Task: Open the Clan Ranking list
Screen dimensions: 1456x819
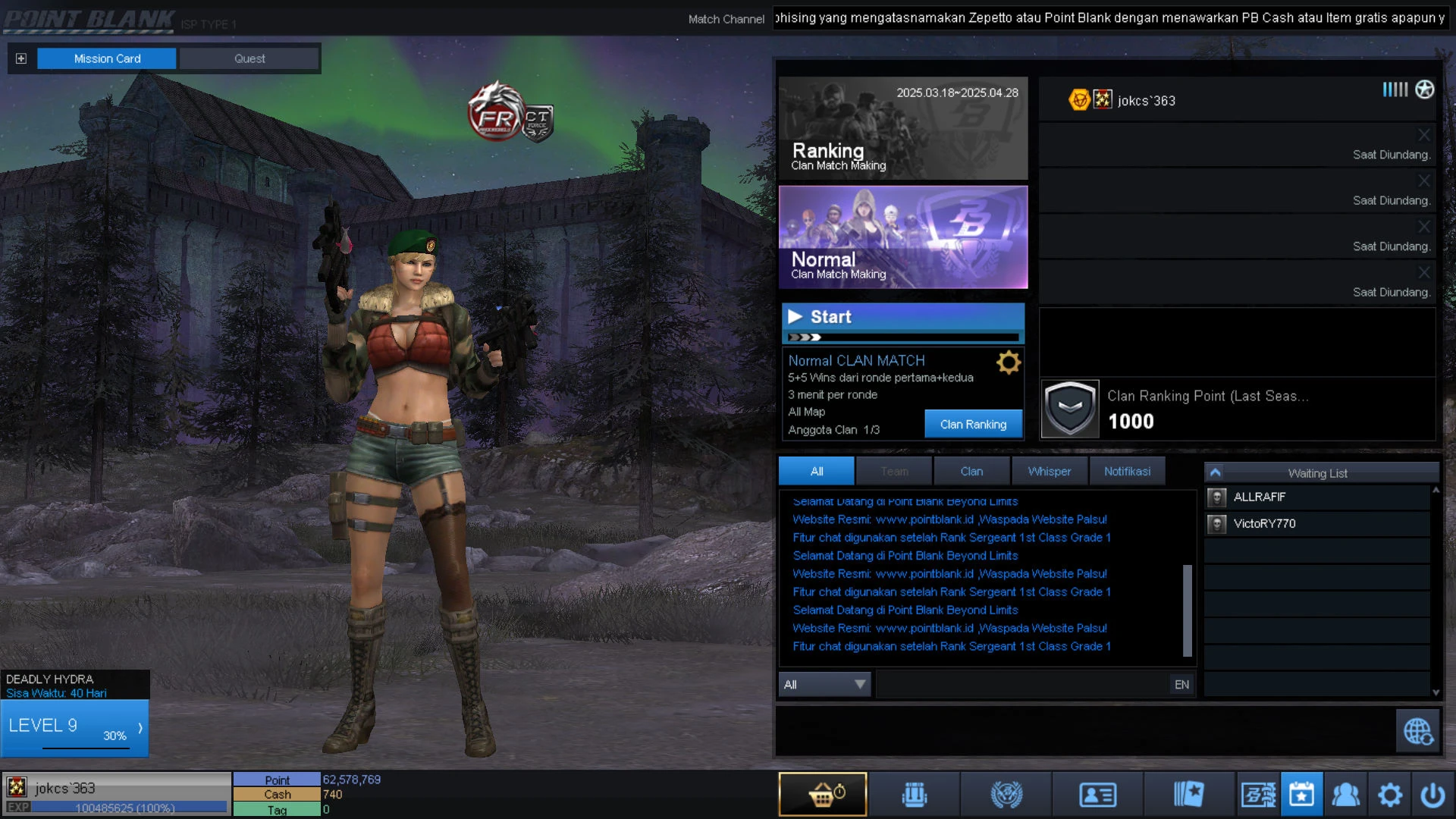Action: point(973,425)
